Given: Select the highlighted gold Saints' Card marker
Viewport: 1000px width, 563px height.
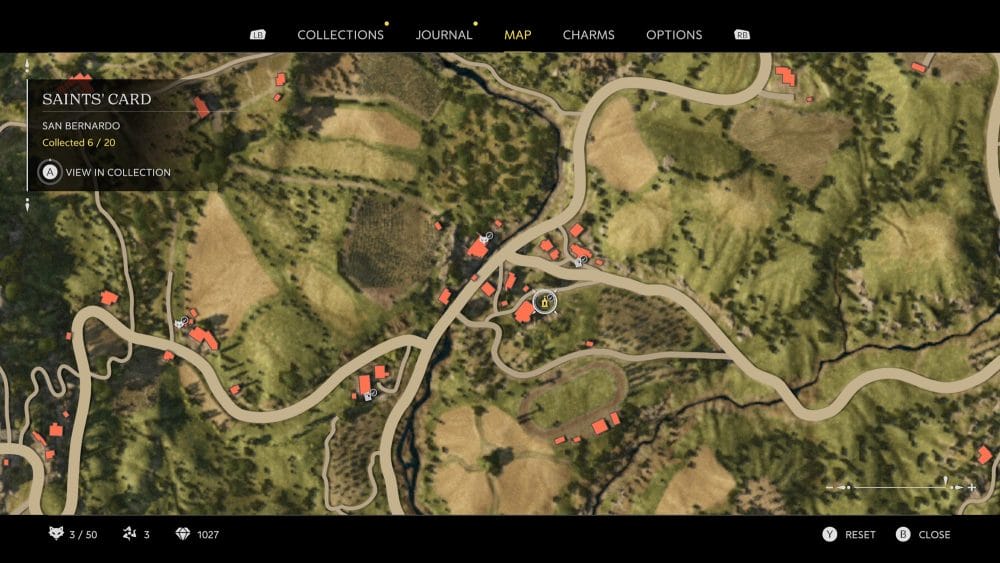Looking at the screenshot, I should (545, 301).
